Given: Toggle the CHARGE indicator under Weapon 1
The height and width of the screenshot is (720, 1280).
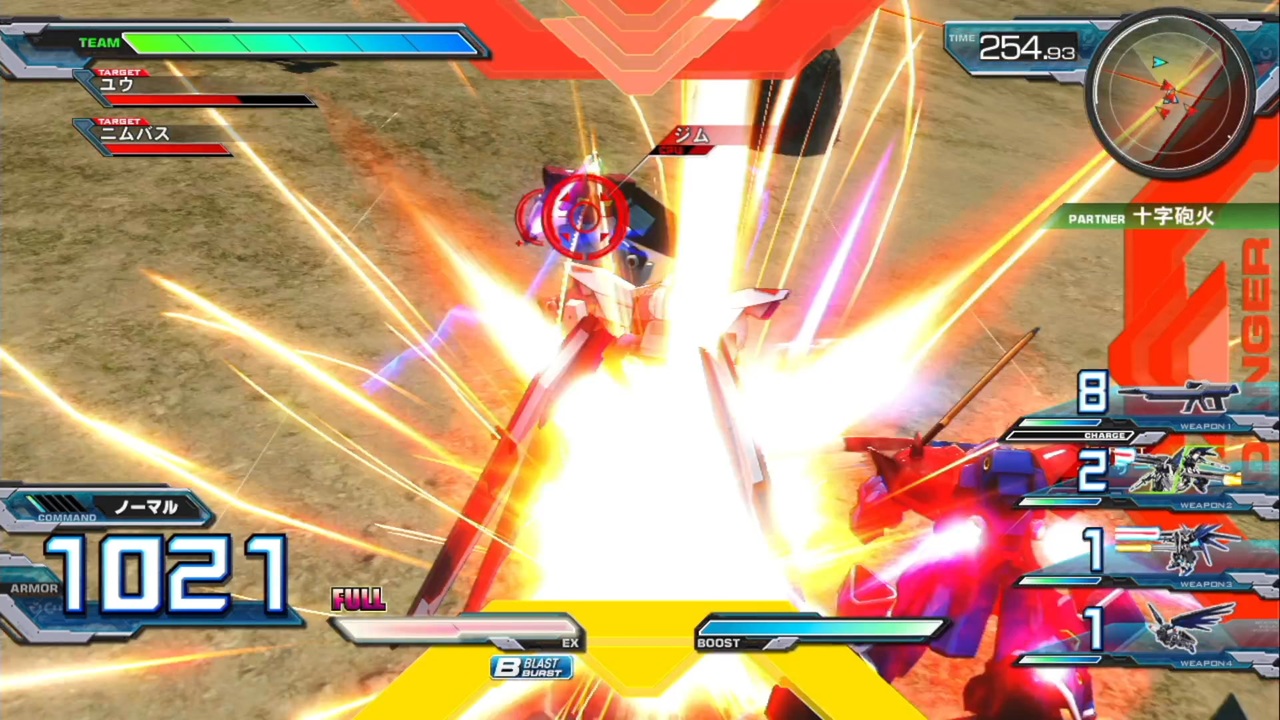Looking at the screenshot, I should coord(1103,436).
